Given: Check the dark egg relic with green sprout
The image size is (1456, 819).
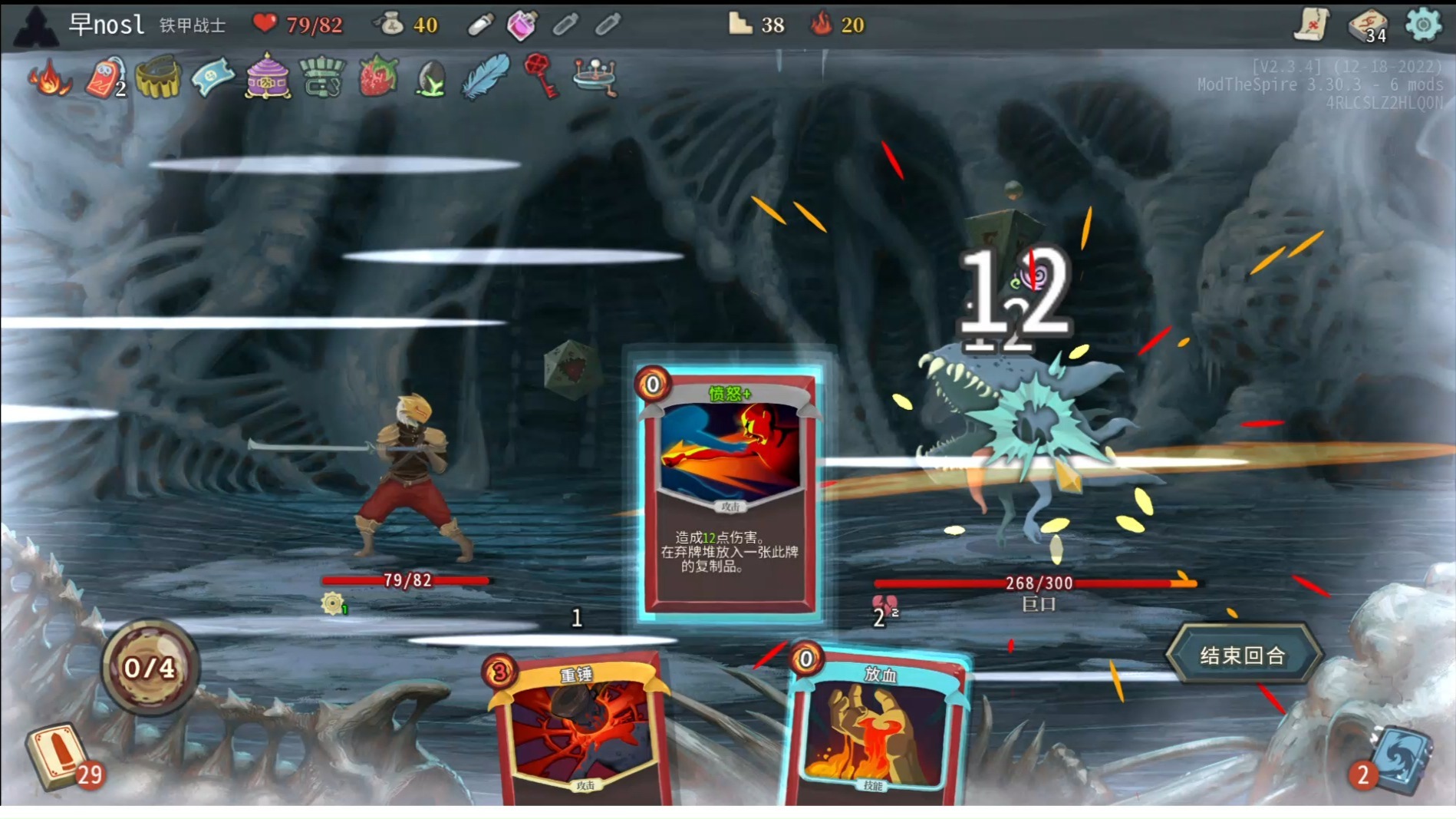Looking at the screenshot, I should pos(431,78).
